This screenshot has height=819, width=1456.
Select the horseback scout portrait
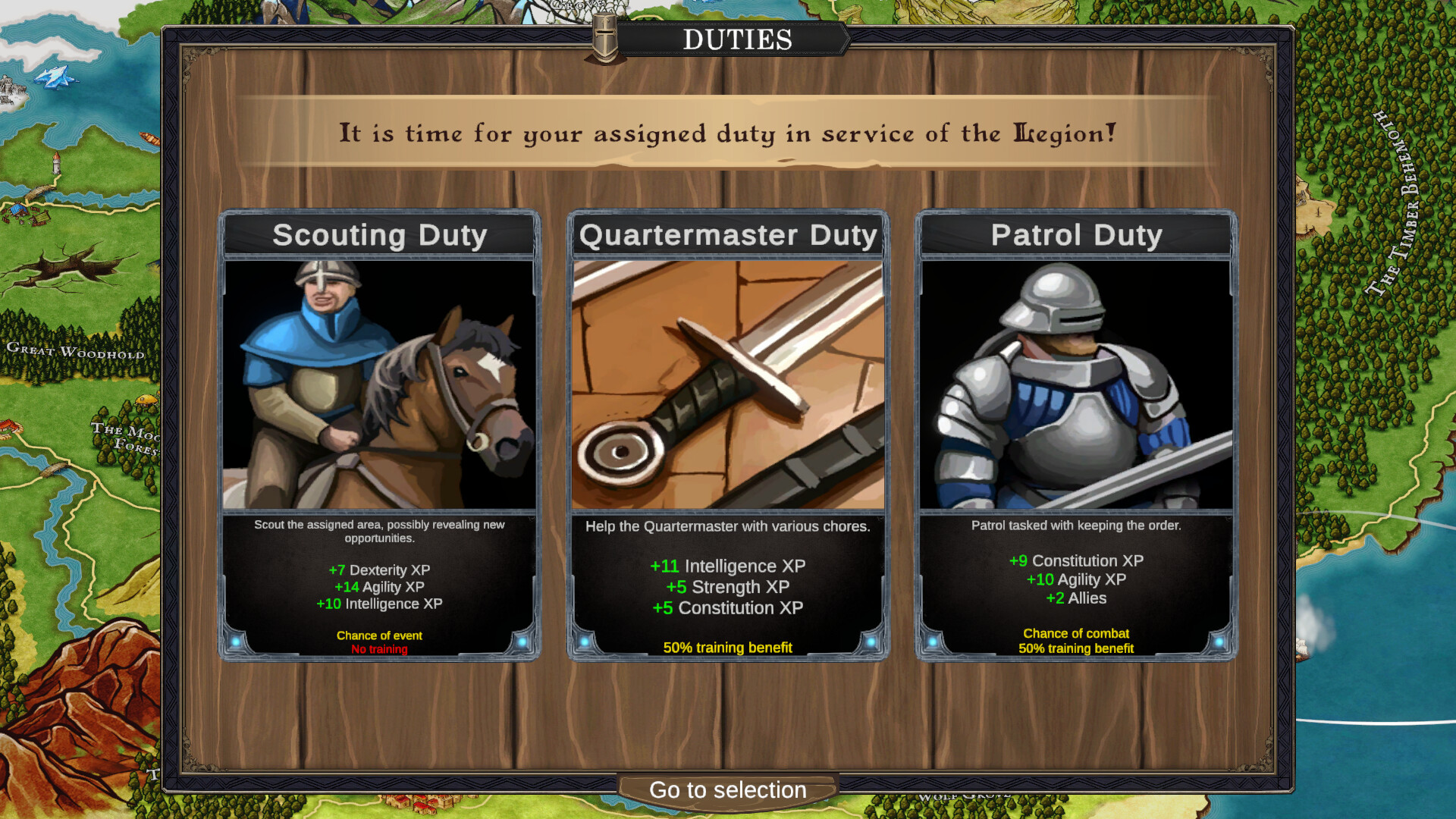coord(379,383)
